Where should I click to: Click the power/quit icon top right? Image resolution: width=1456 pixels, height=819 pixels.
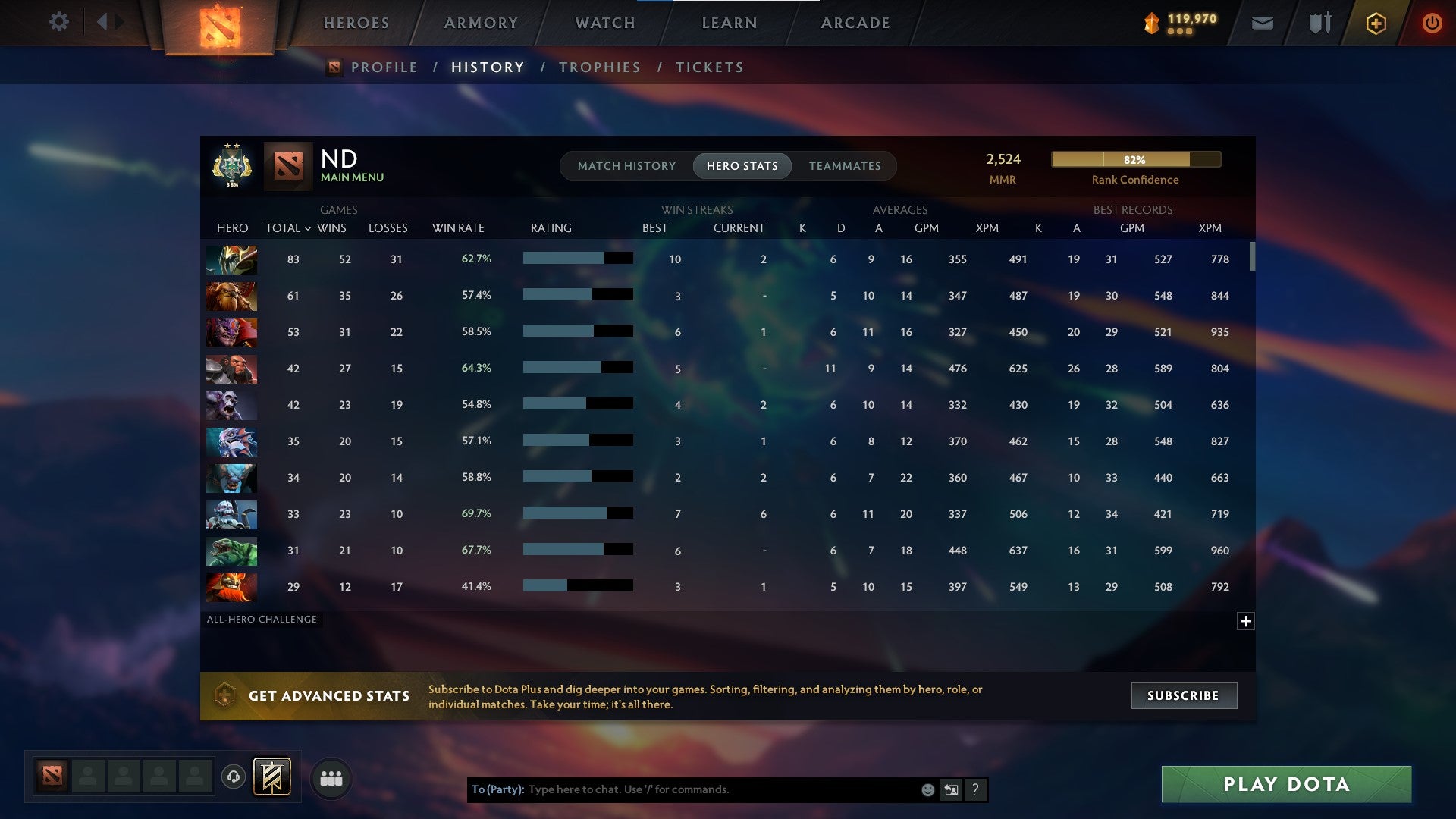pos(1432,23)
